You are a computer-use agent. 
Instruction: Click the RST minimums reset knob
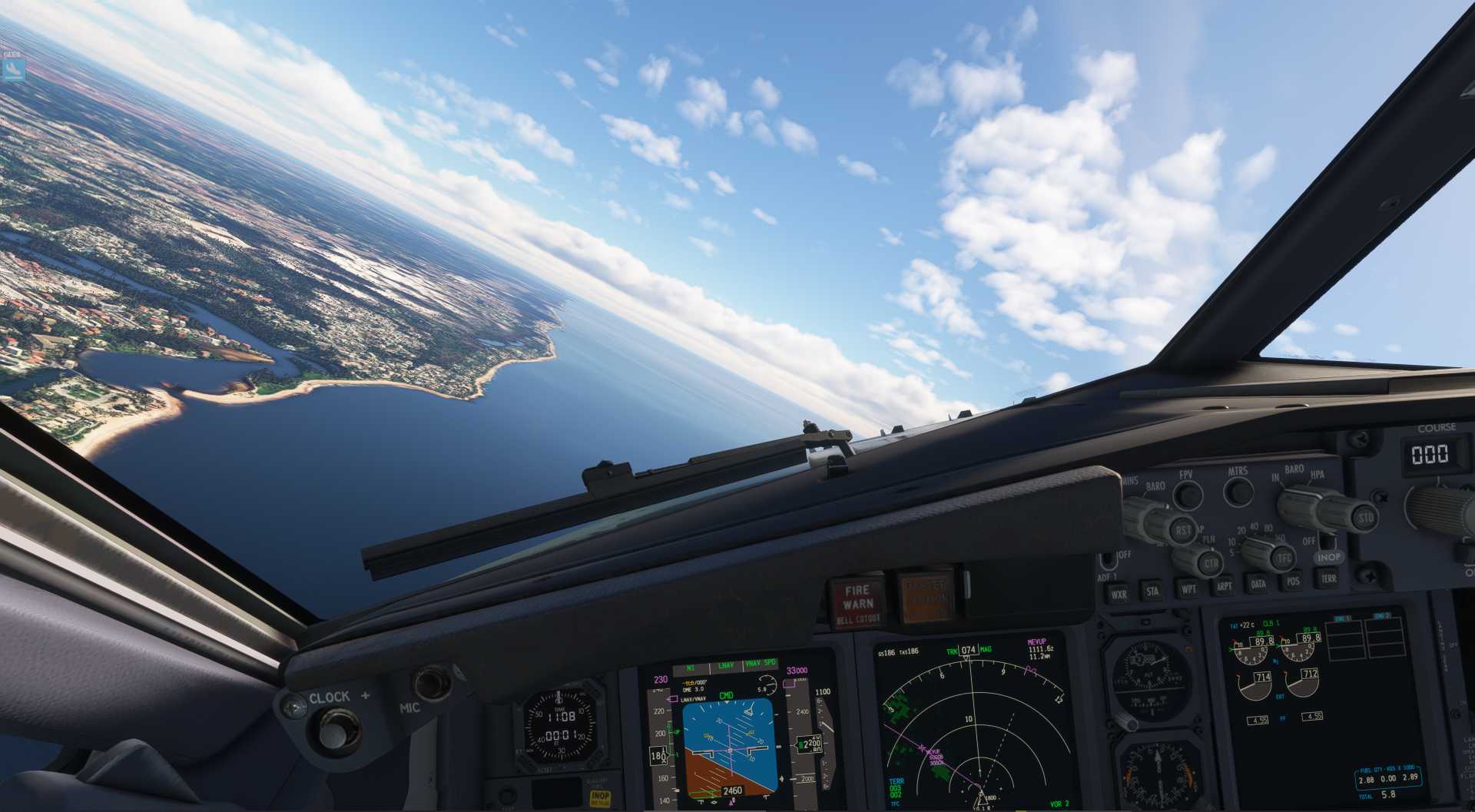(1183, 529)
